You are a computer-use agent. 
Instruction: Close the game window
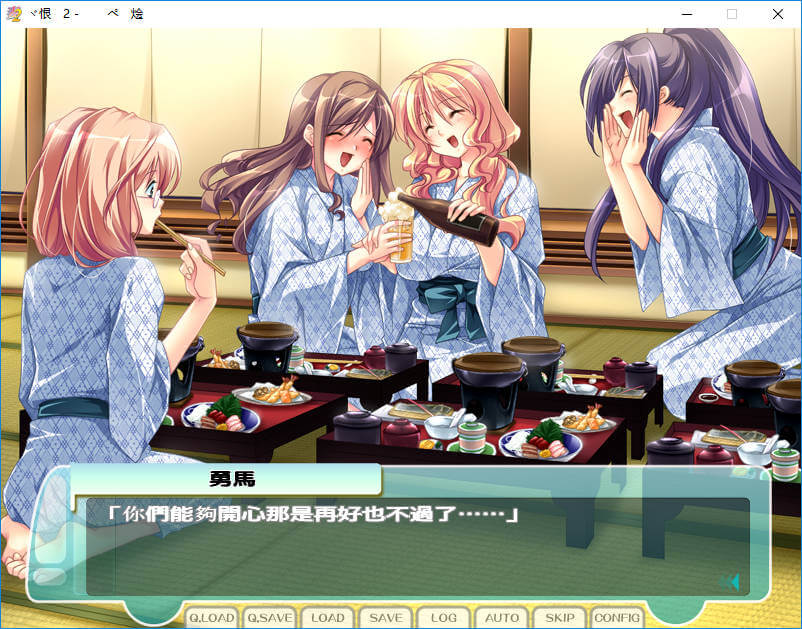click(x=778, y=14)
